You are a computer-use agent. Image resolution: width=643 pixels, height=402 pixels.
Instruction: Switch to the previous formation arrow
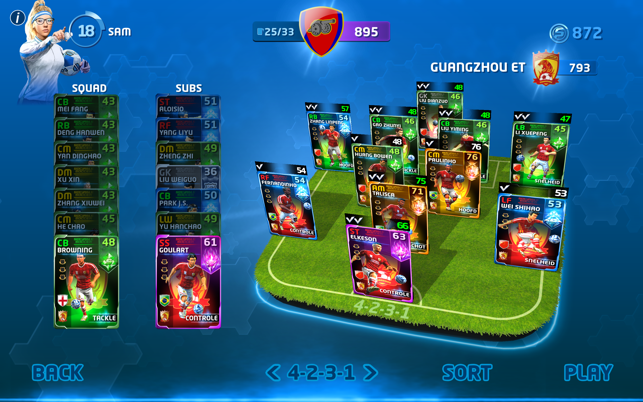pos(273,373)
